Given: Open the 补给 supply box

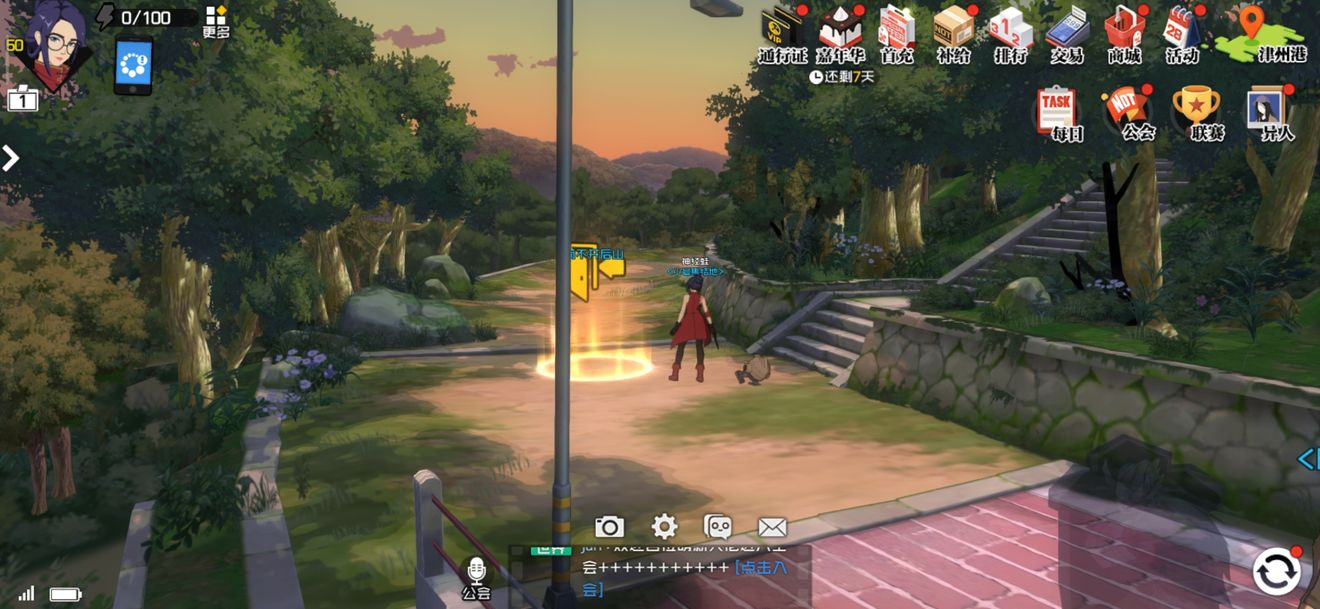Looking at the screenshot, I should click(x=953, y=31).
